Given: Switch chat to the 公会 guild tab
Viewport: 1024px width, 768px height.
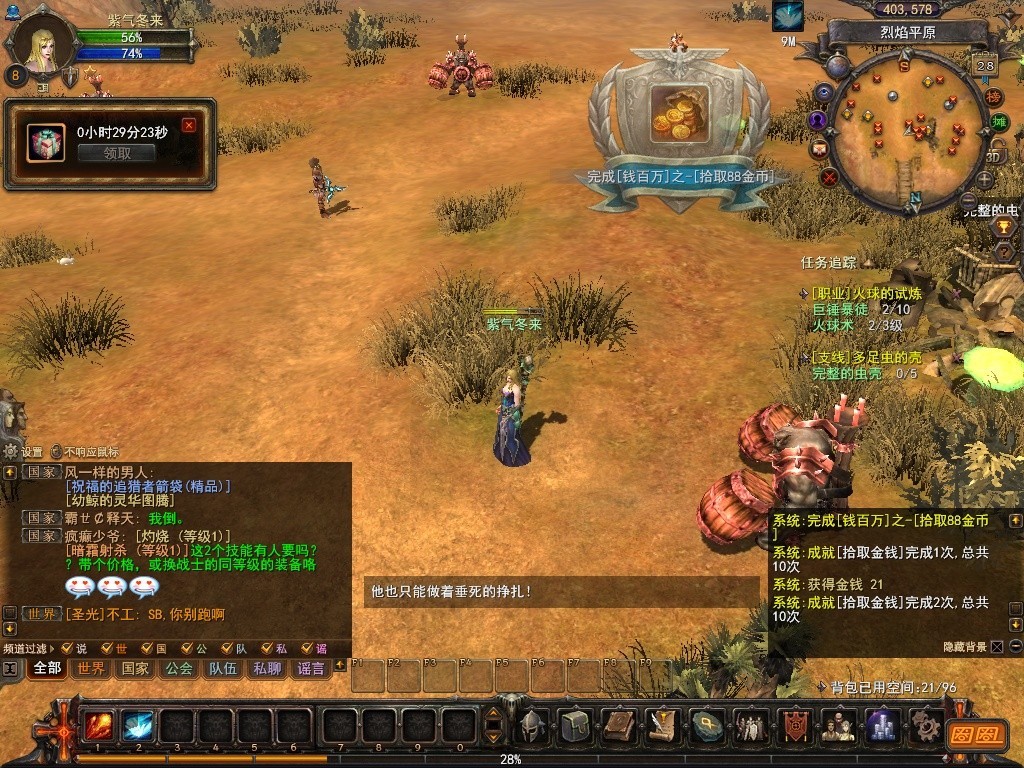Looking at the screenshot, I should tap(179, 668).
